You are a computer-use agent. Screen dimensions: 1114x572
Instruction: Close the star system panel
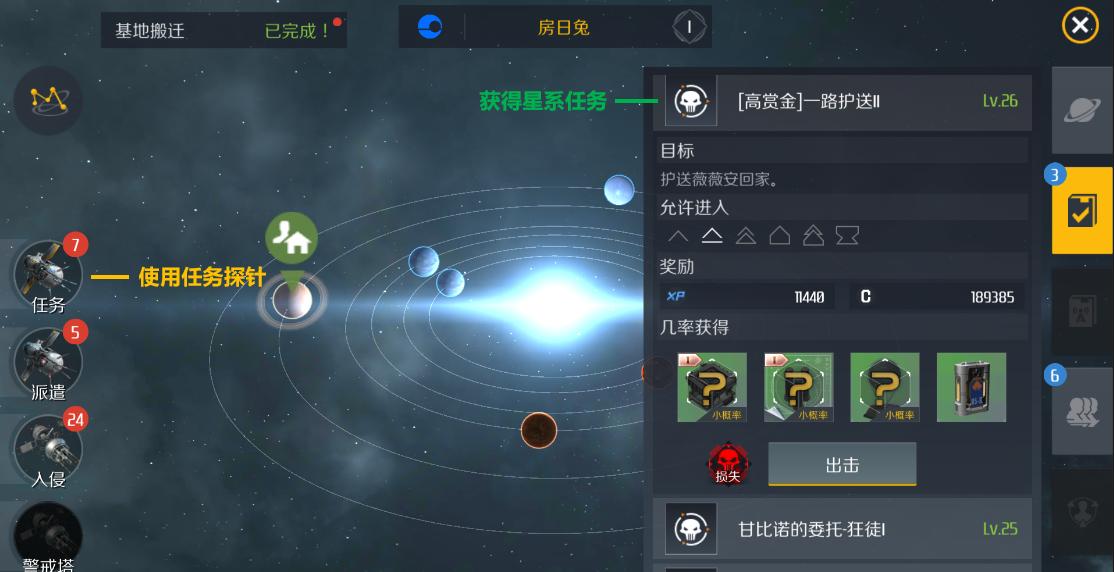[x=1080, y=25]
